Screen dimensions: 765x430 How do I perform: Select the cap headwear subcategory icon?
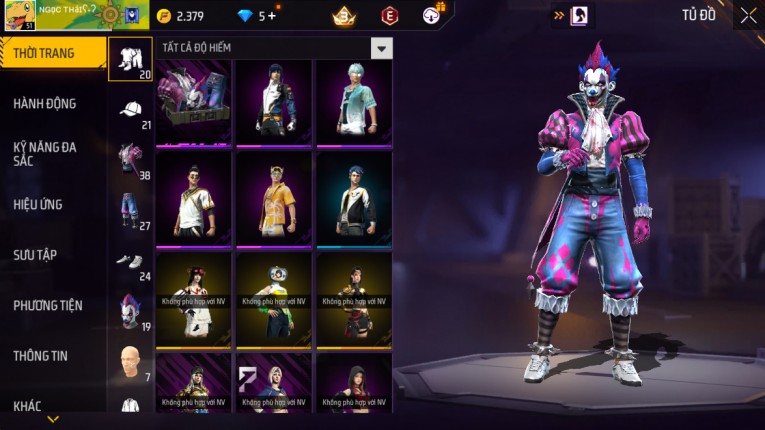click(x=130, y=110)
